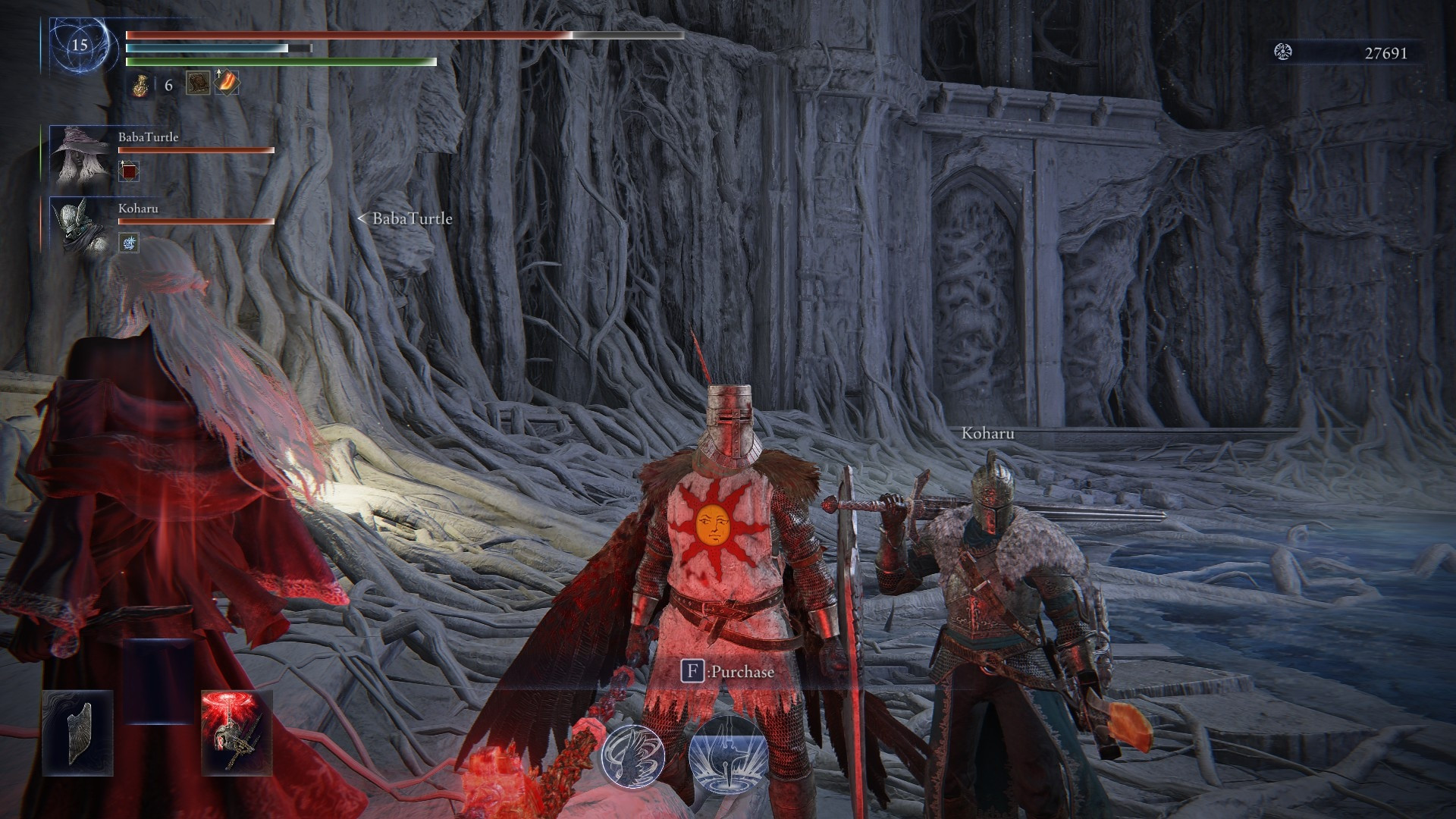Select BabaTurtle's party portrait
The image size is (1456, 819).
click(79, 155)
